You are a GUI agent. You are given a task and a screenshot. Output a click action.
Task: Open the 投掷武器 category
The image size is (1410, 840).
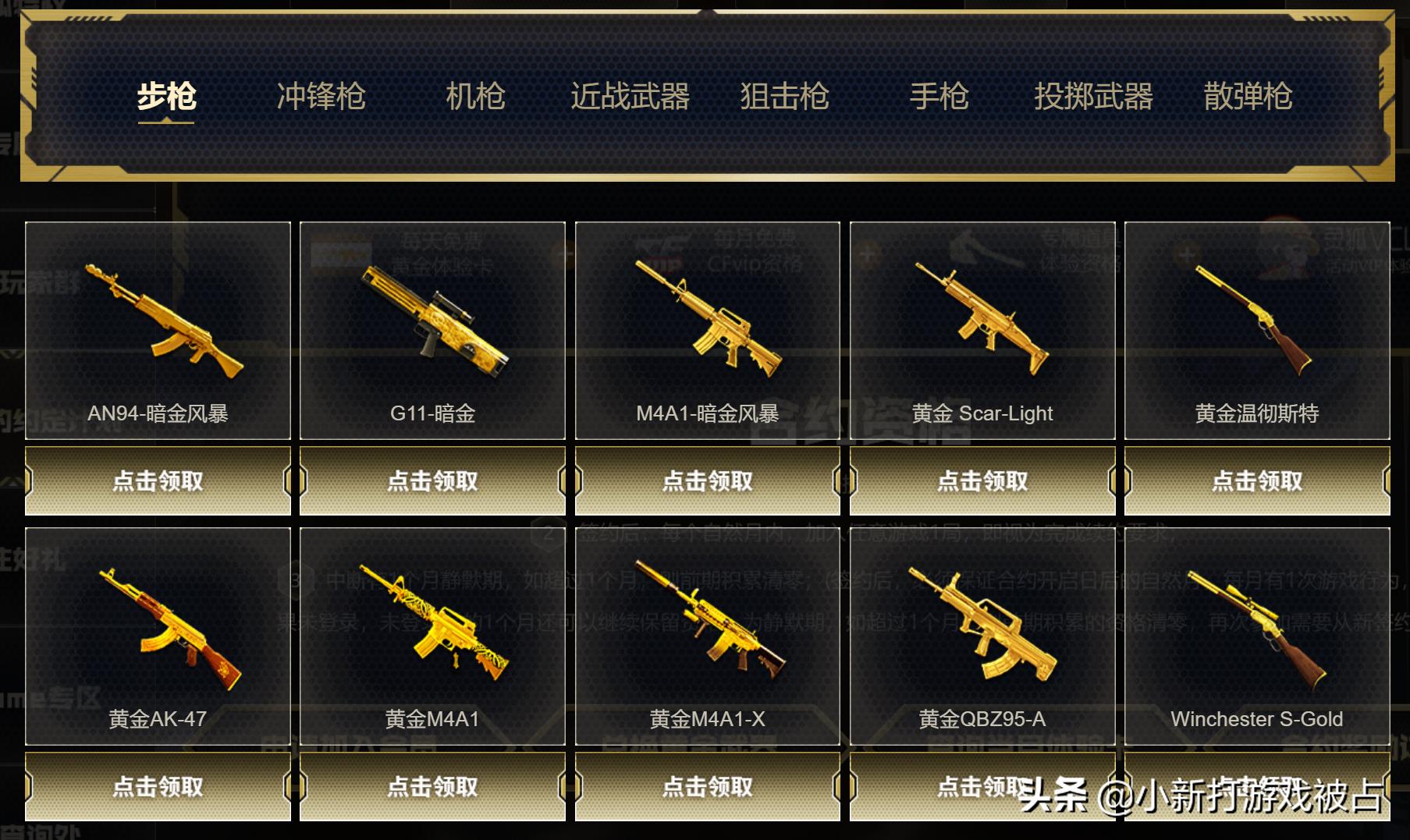pos(1096,97)
